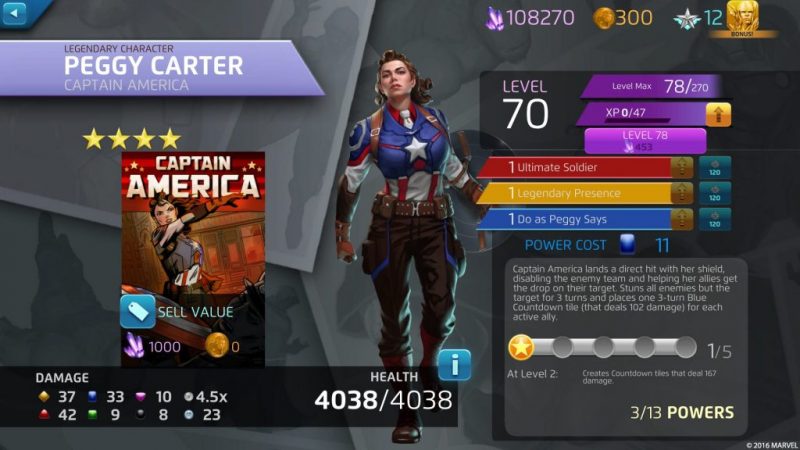Open the gold Hero Points counter
This screenshot has height=450, width=800.
623,17
